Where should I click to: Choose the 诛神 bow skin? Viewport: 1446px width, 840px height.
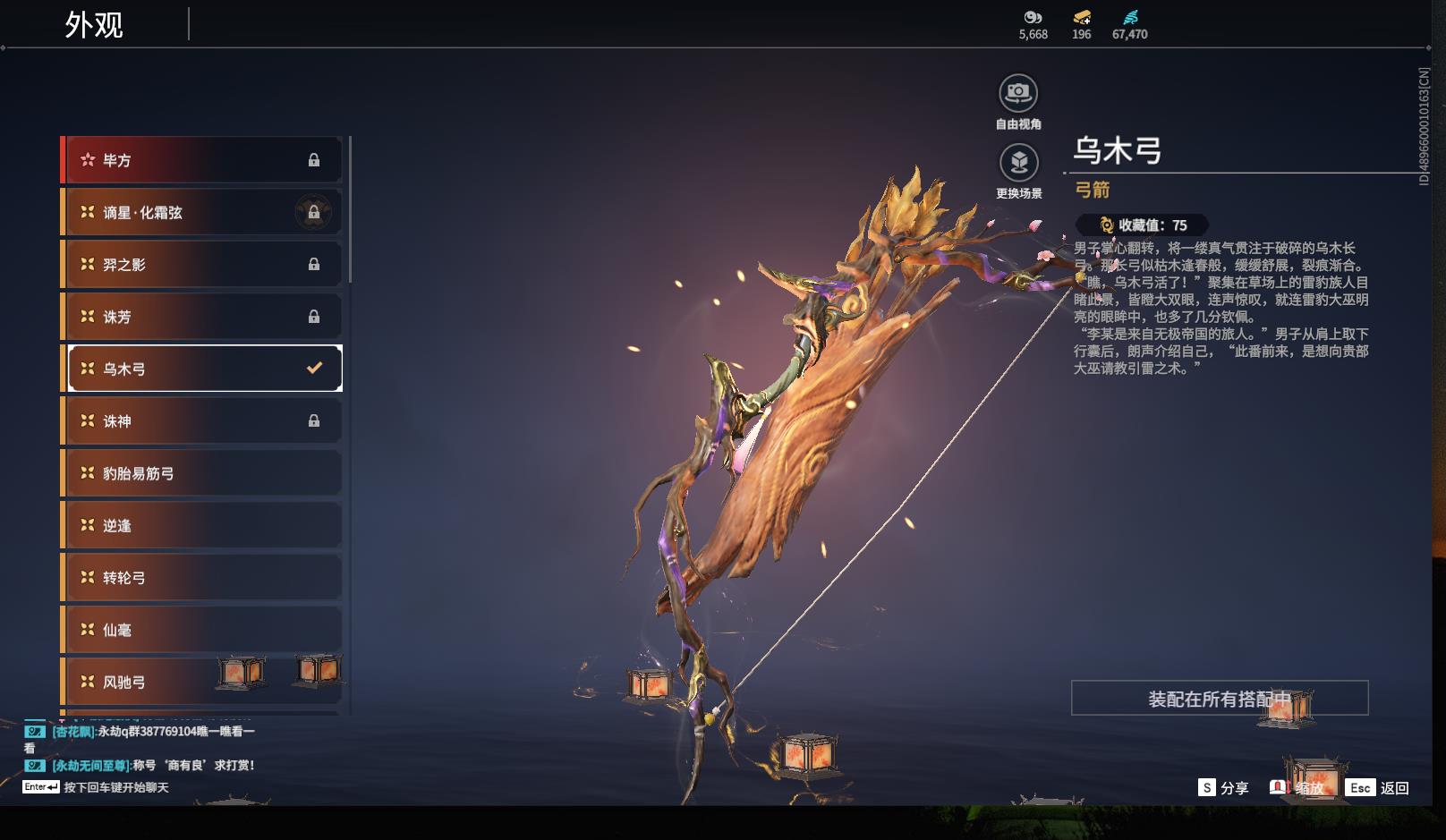pos(202,421)
